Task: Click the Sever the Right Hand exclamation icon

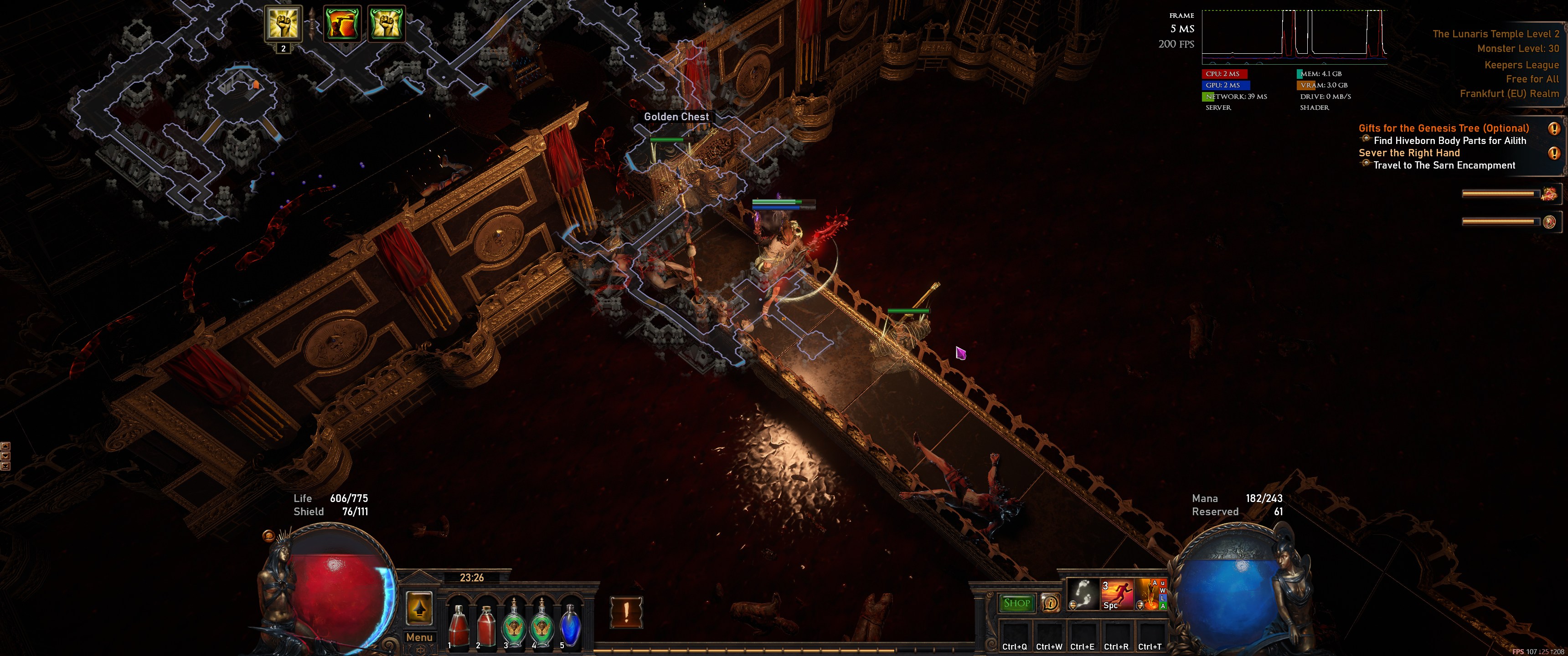Action: coord(1553,154)
